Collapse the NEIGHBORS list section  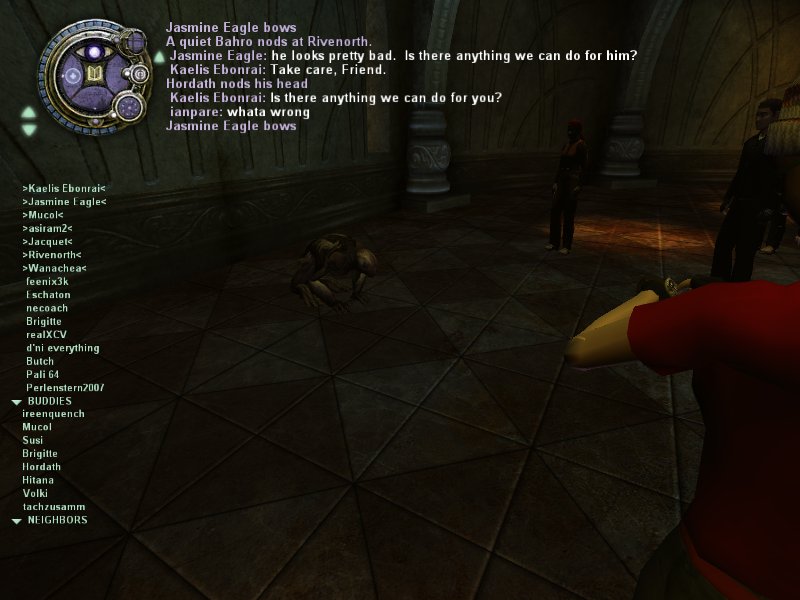(x=17, y=521)
